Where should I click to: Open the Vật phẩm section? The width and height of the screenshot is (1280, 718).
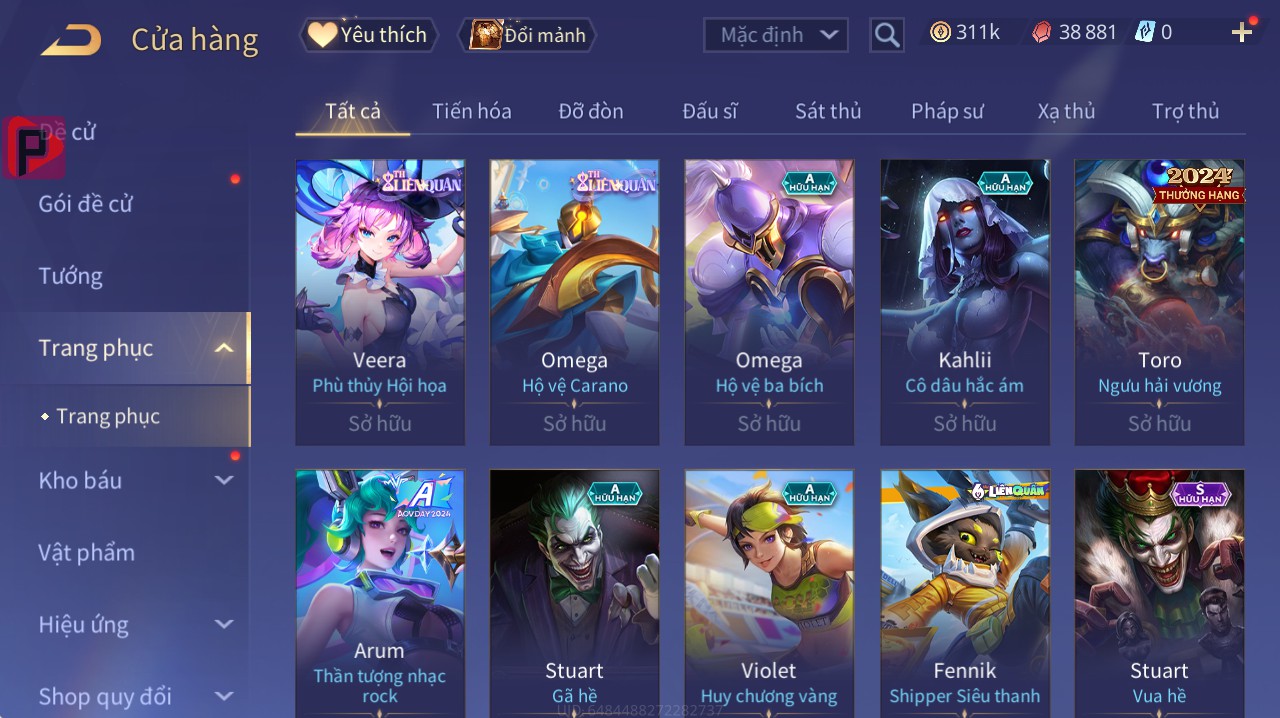pyautogui.click(x=86, y=552)
